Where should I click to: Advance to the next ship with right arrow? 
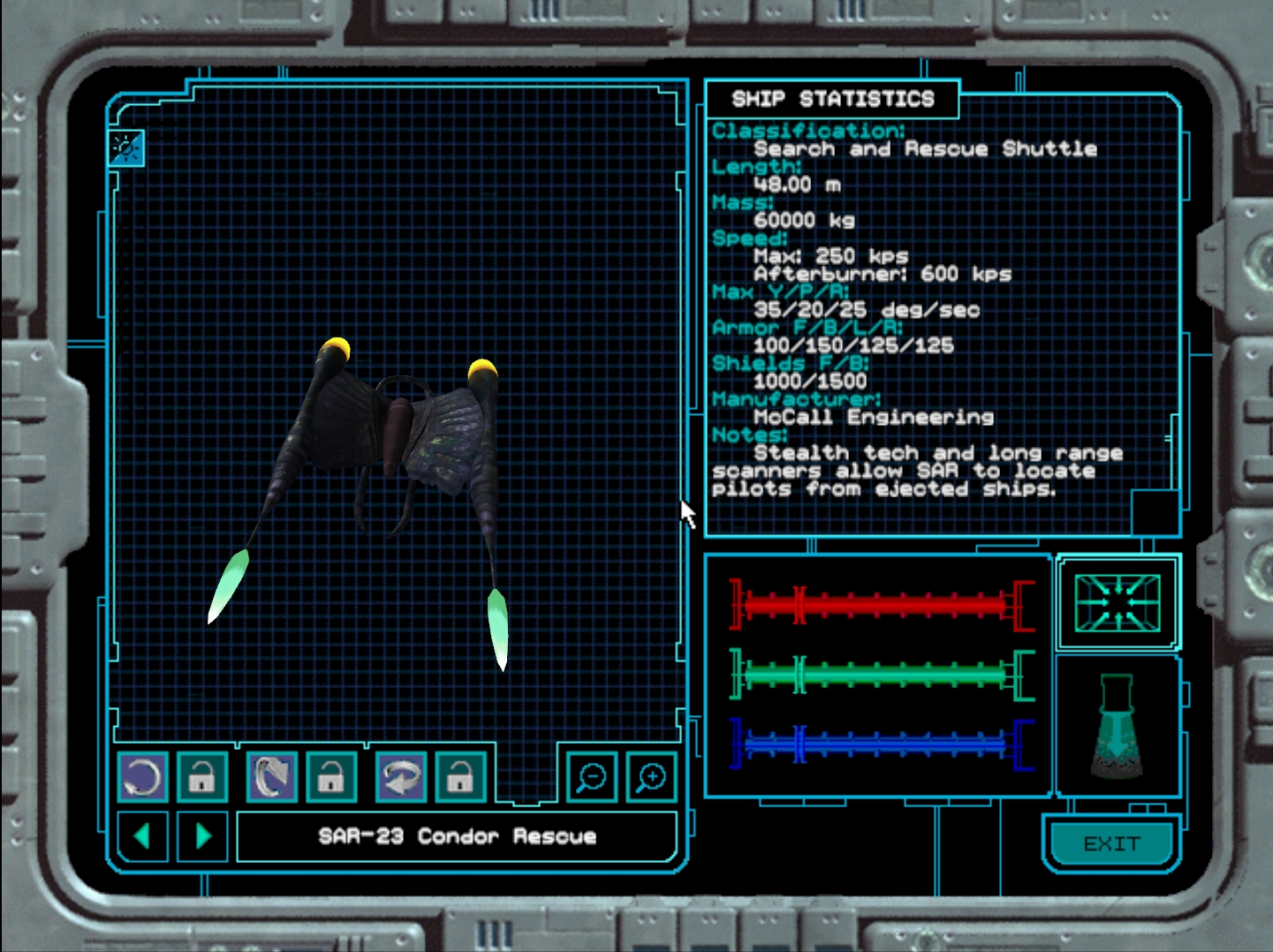202,835
